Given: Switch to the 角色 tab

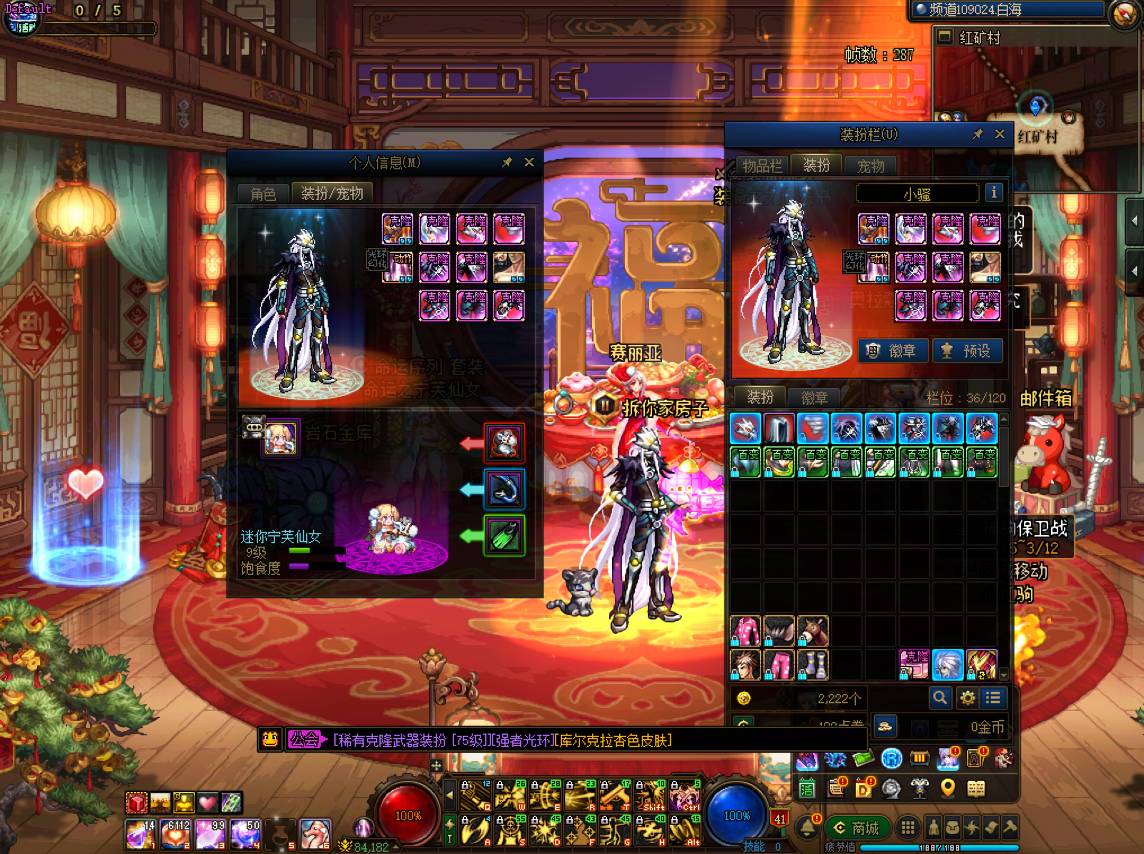Looking at the screenshot, I should (x=263, y=194).
